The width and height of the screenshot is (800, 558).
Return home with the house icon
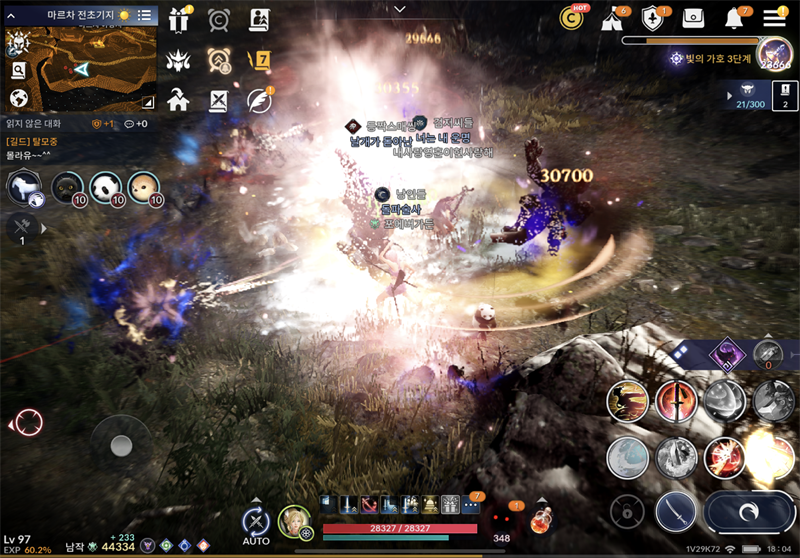pyautogui.click(x=179, y=99)
